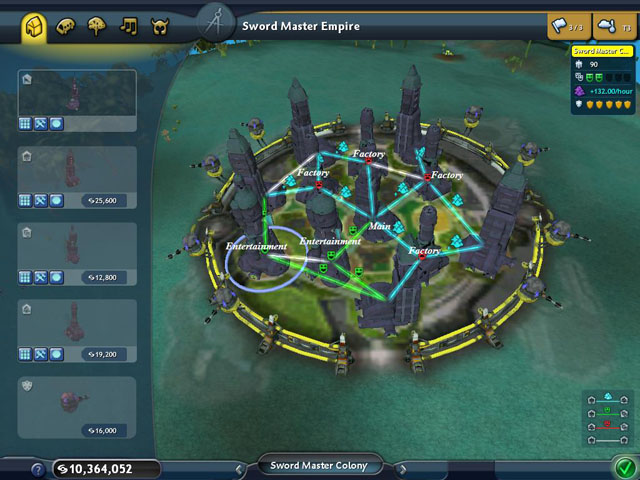The width and height of the screenshot is (640, 480).
Task: Click the building links legend panel
Action: coord(607,418)
